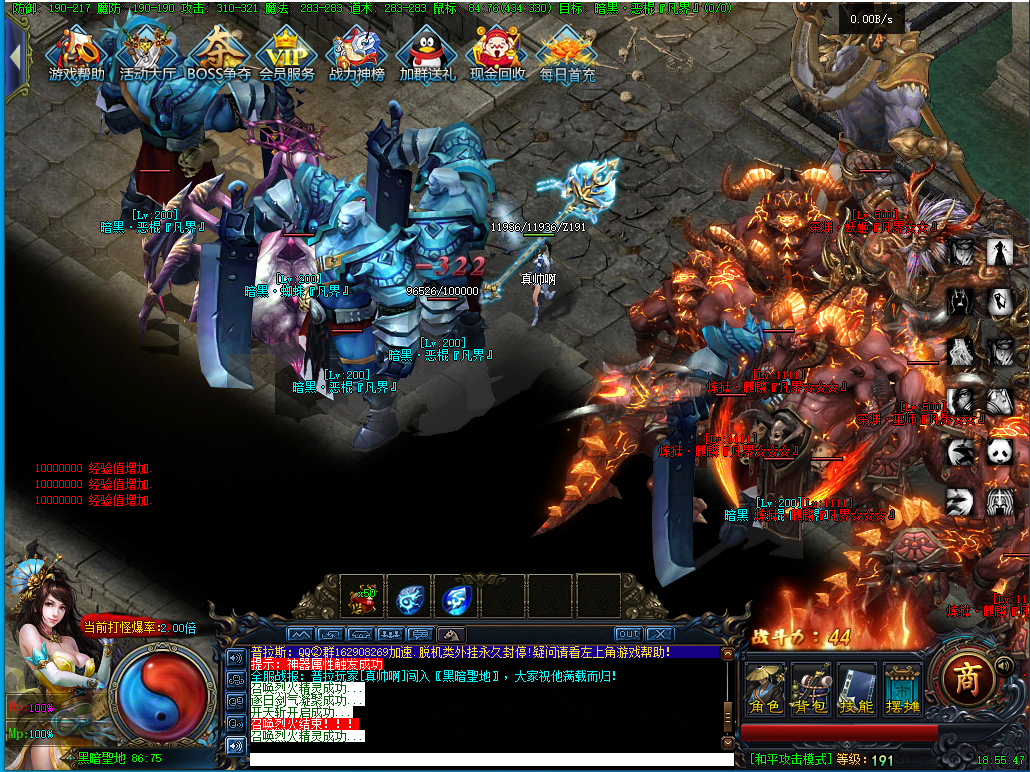Viewport: 1030px width, 772px height.
Task: Open the 角色 character panel
Action: coord(765,690)
